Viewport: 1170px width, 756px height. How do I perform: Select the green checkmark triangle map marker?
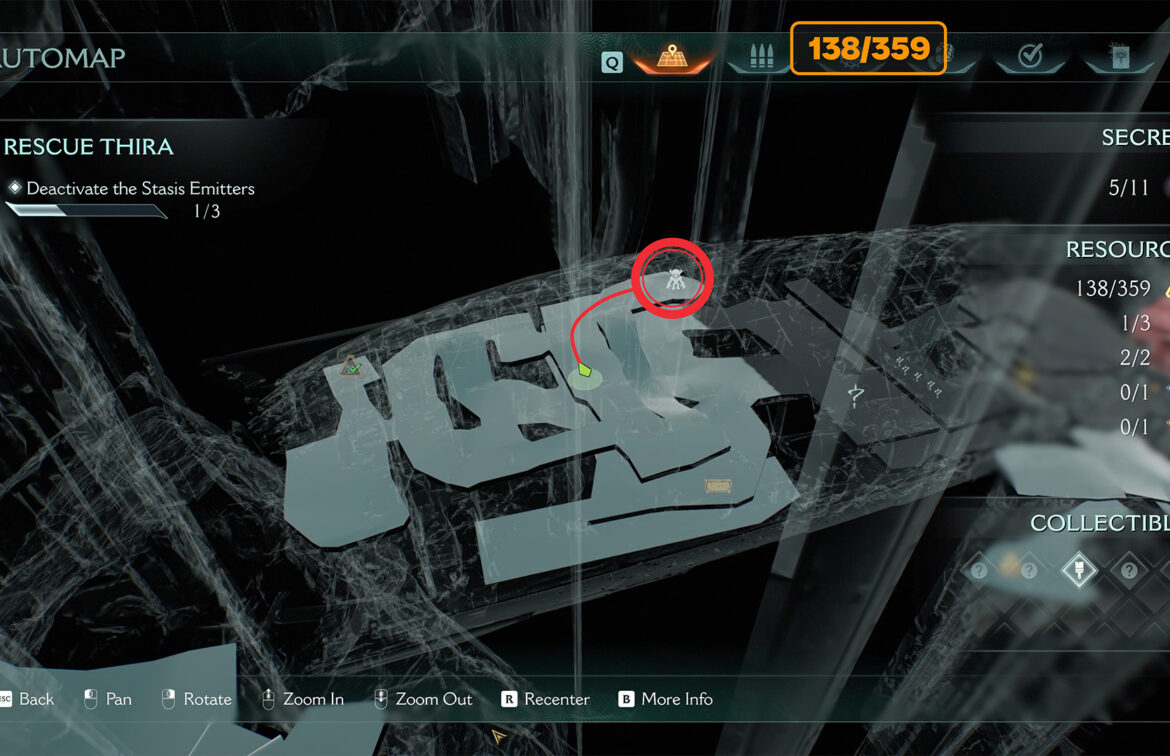coord(350,369)
